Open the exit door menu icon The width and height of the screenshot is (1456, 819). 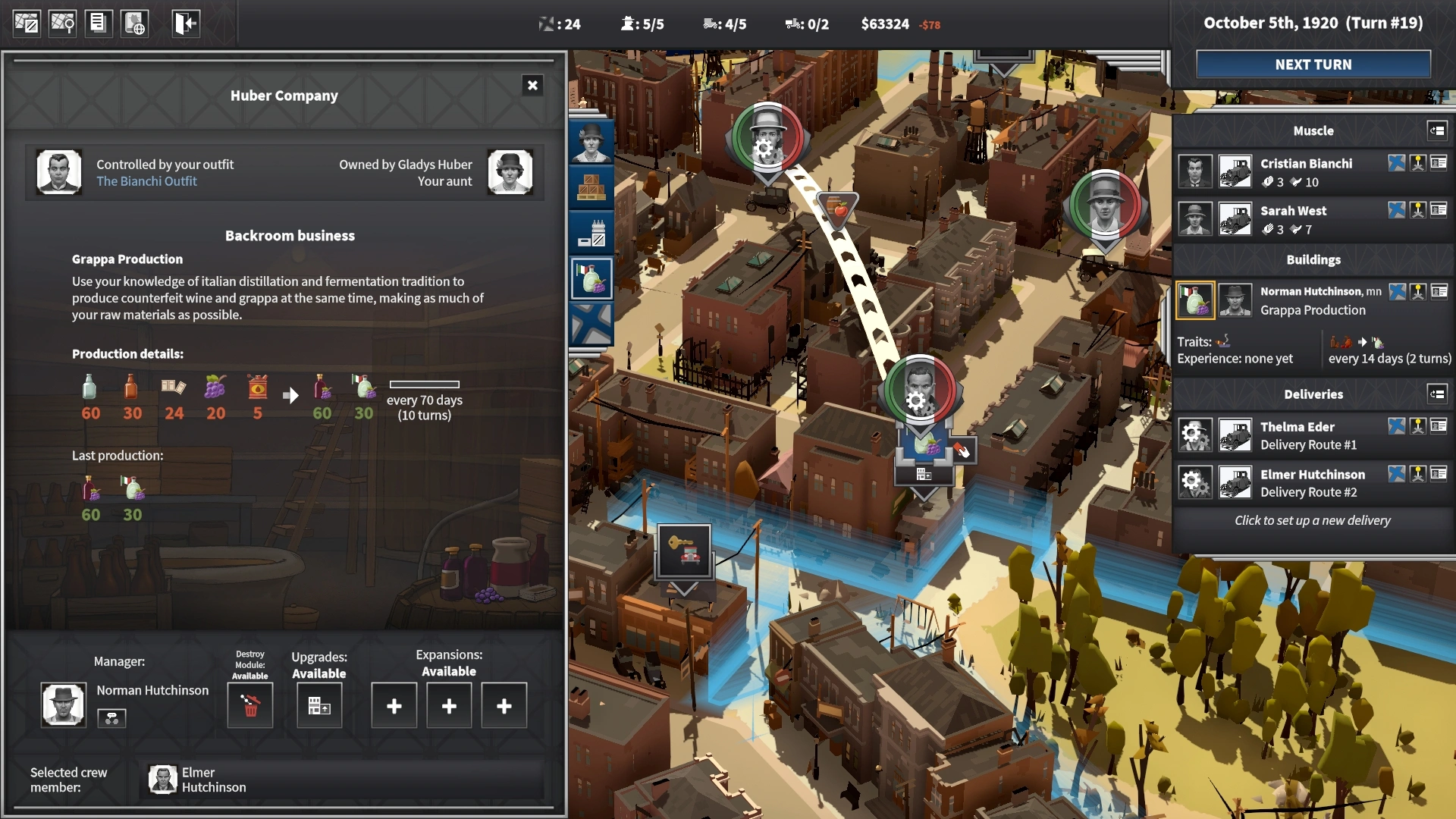185,24
